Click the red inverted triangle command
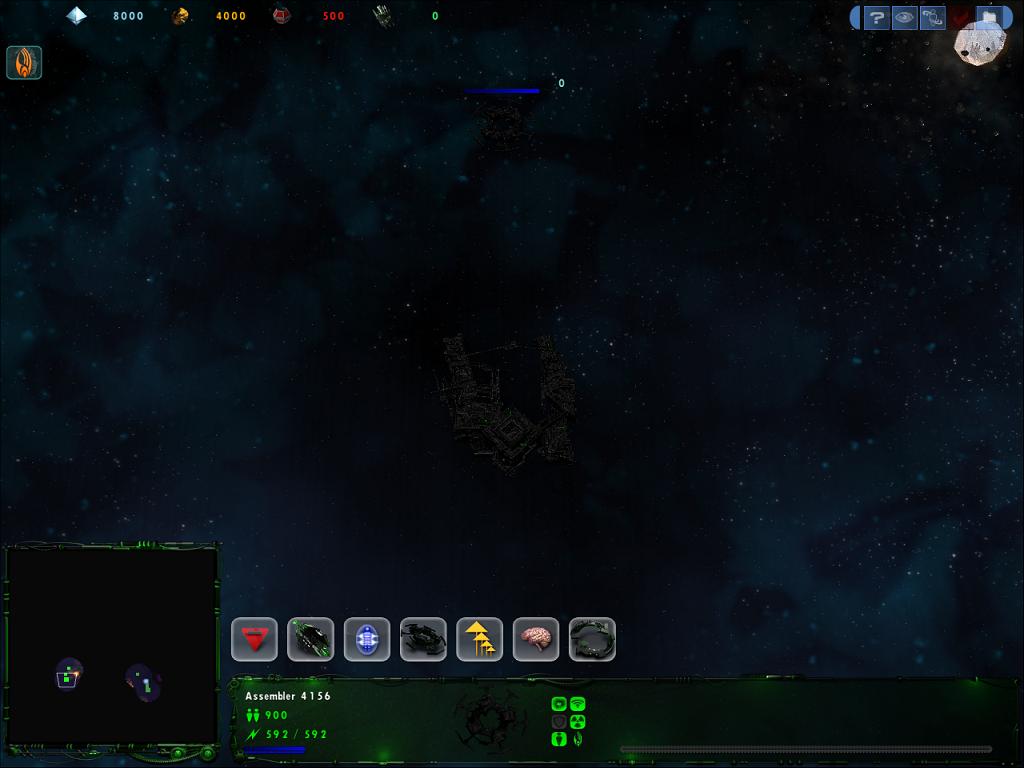The width and height of the screenshot is (1024, 768). (254, 639)
